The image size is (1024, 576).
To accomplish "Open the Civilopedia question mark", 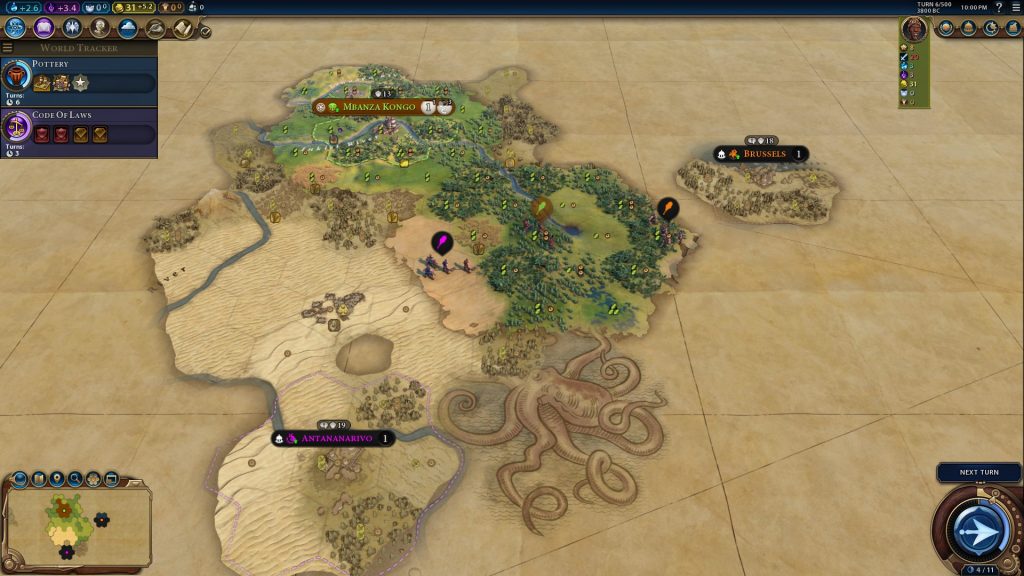I will point(999,7).
